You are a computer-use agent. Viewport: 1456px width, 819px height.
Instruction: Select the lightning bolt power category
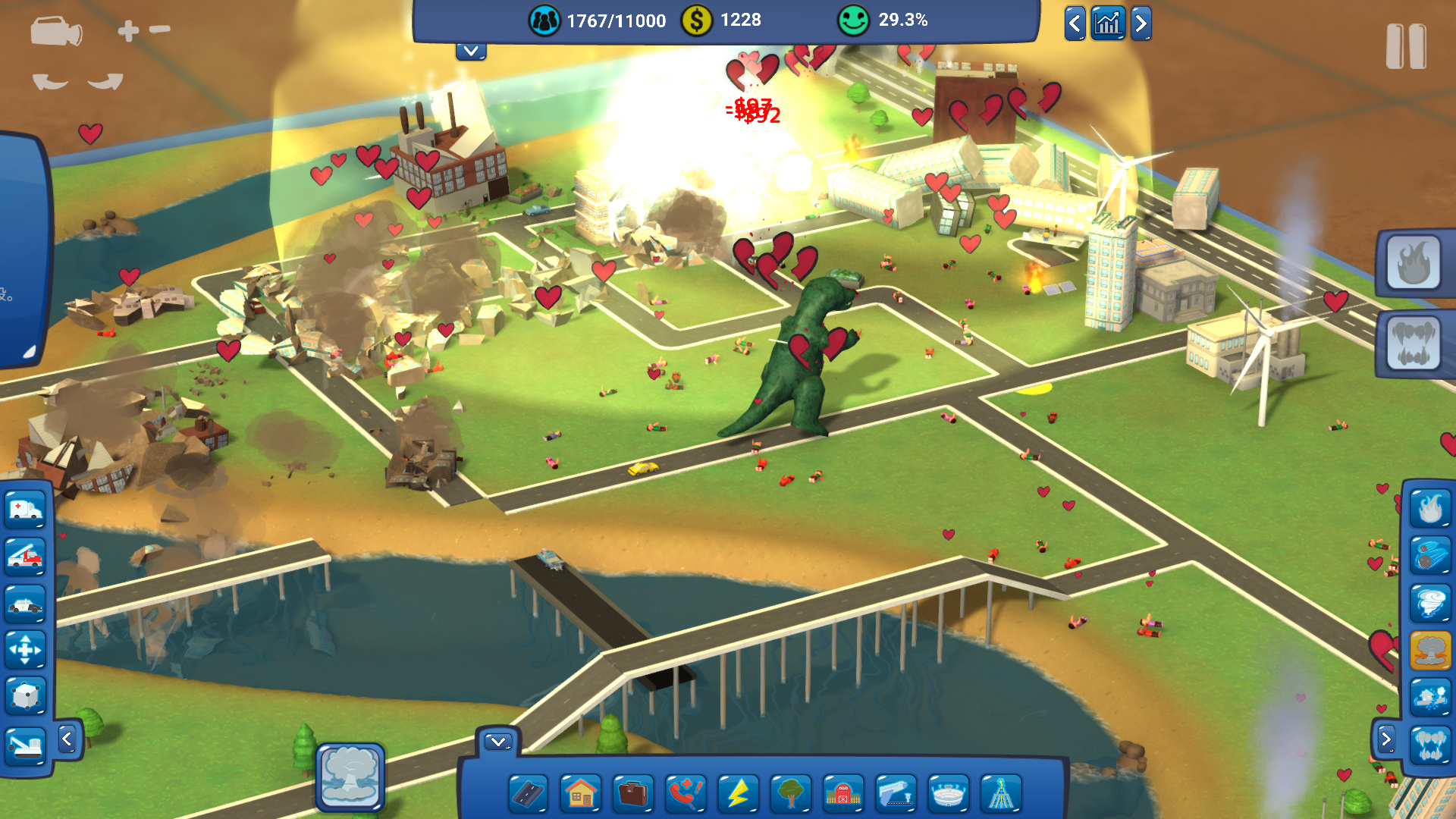[x=738, y=794]
